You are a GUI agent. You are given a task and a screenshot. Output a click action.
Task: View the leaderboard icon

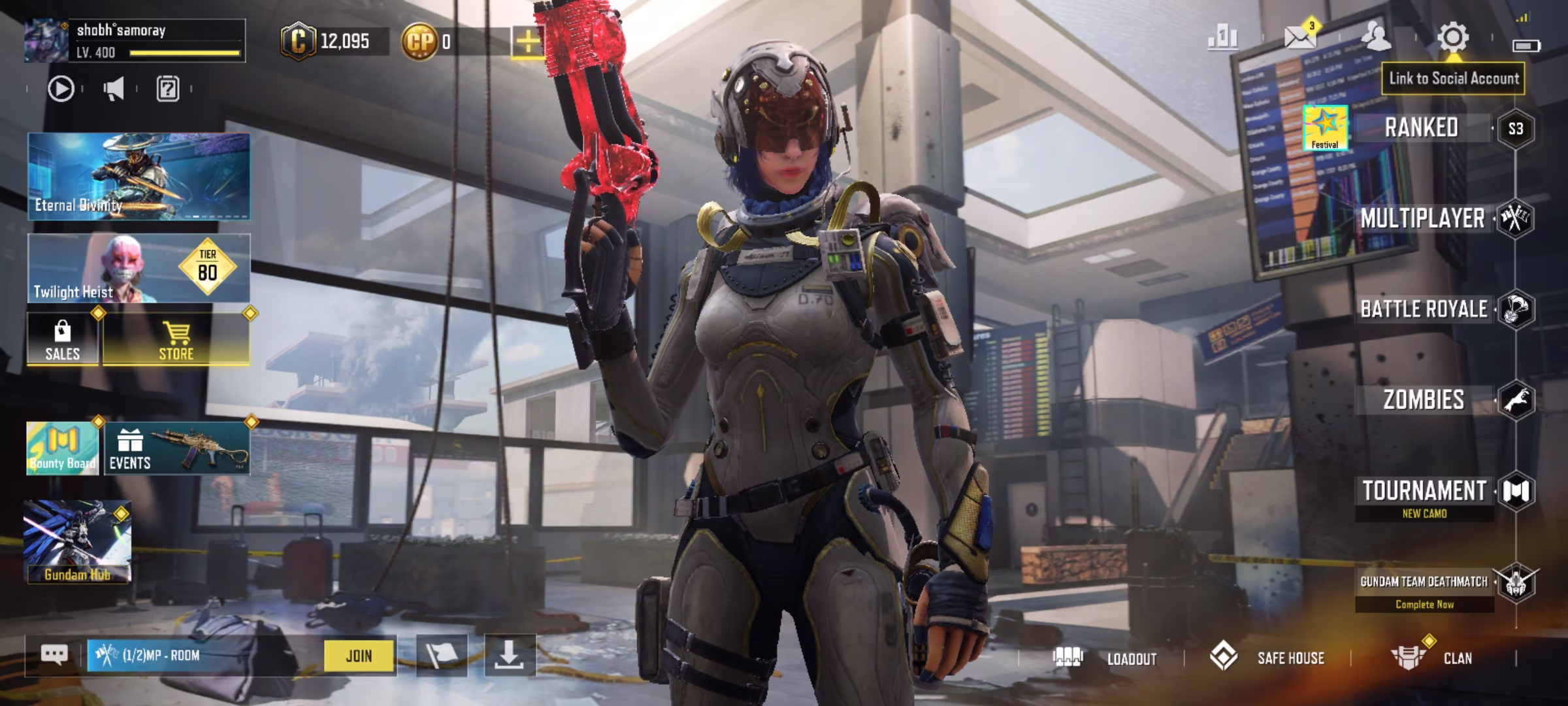point(1222,37)
